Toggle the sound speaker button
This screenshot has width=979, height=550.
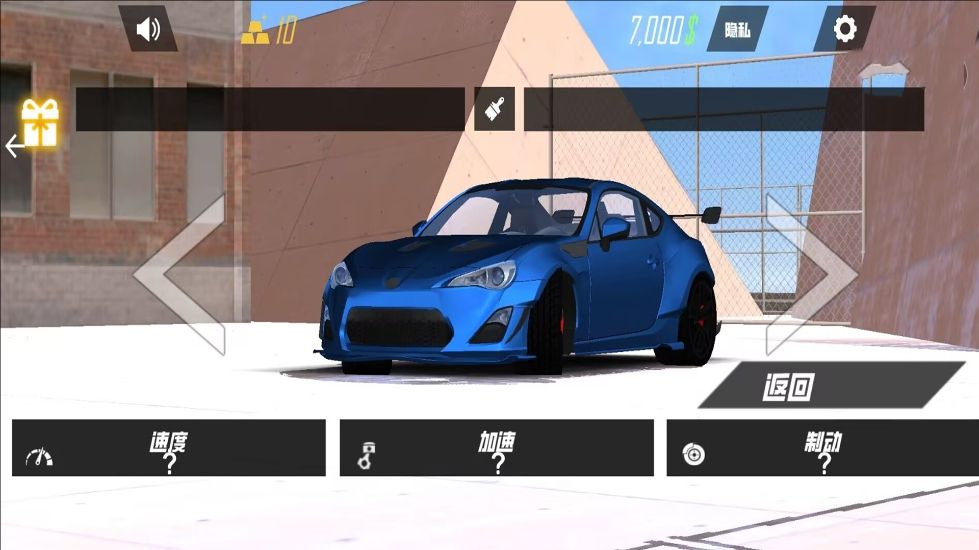[148, 29]
